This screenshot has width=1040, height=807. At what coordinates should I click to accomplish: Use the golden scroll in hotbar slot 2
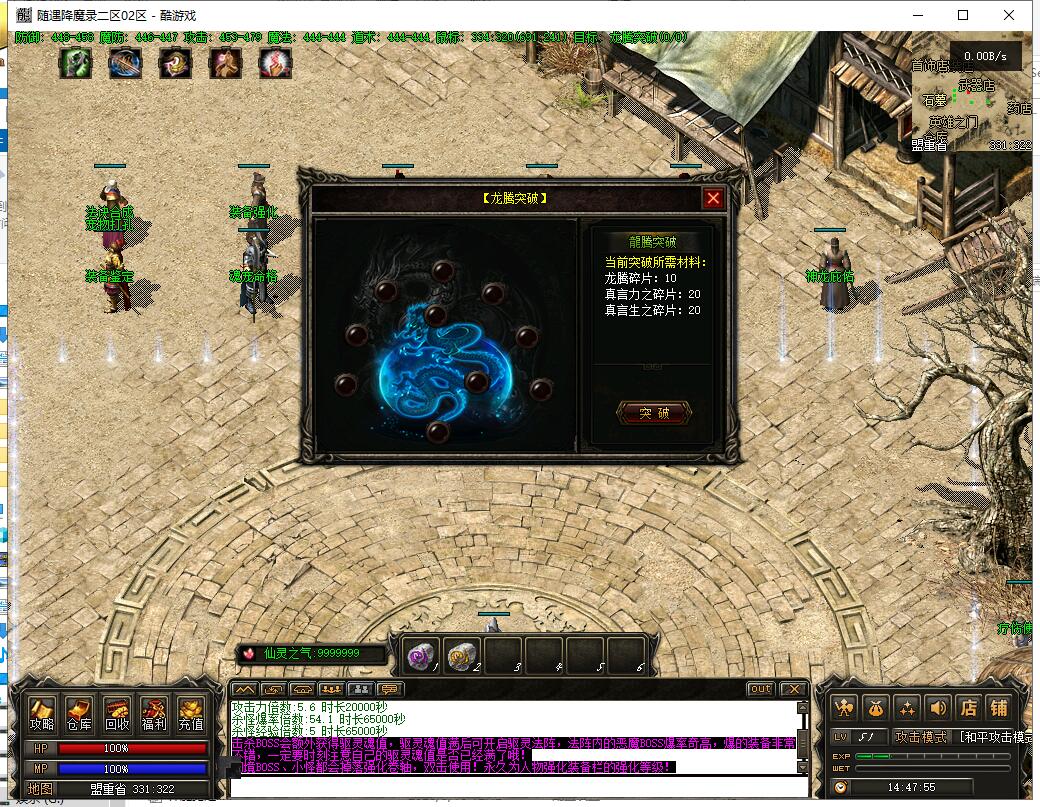coord(461,656)
